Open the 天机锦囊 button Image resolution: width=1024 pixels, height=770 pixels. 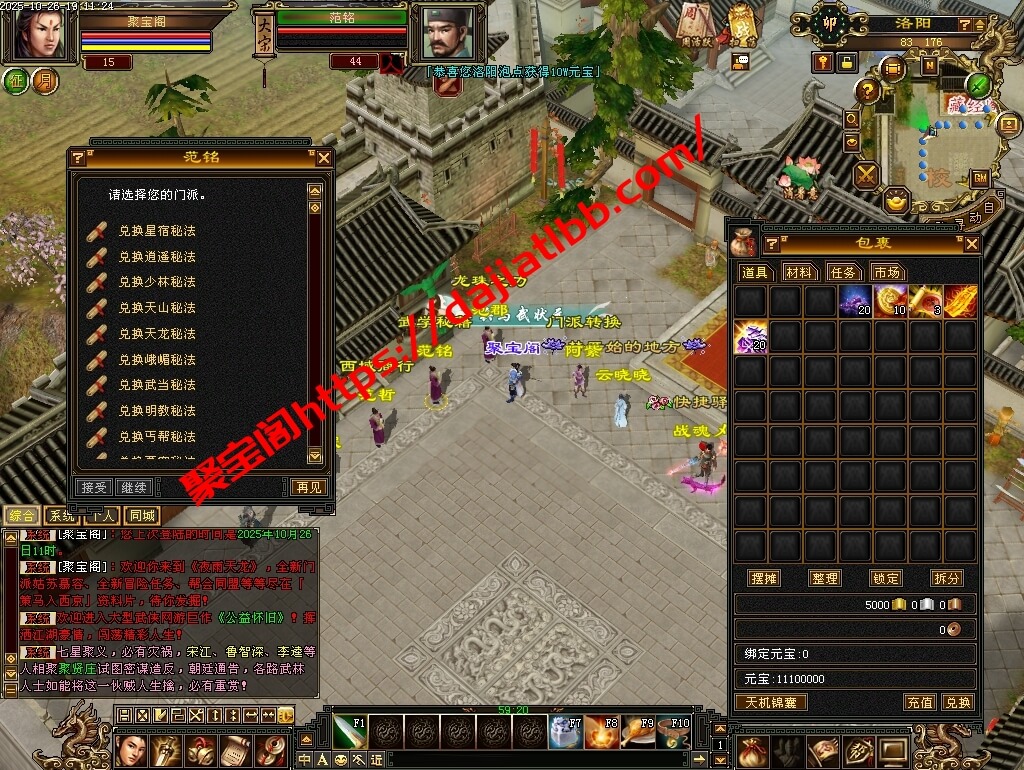772,702
